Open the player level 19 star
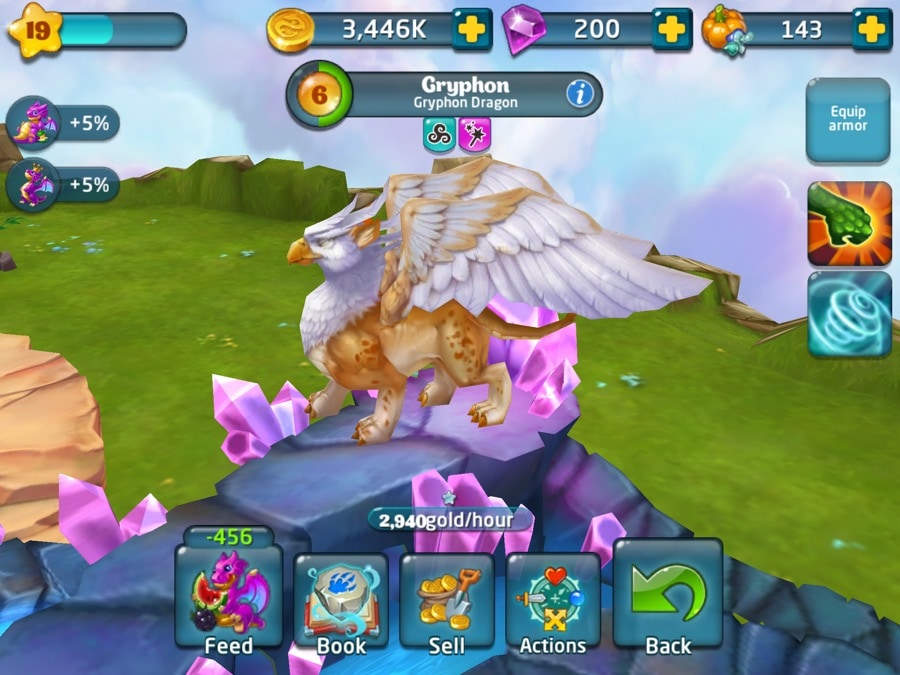The height and width of the screenshot is (675, 900). 35,30
